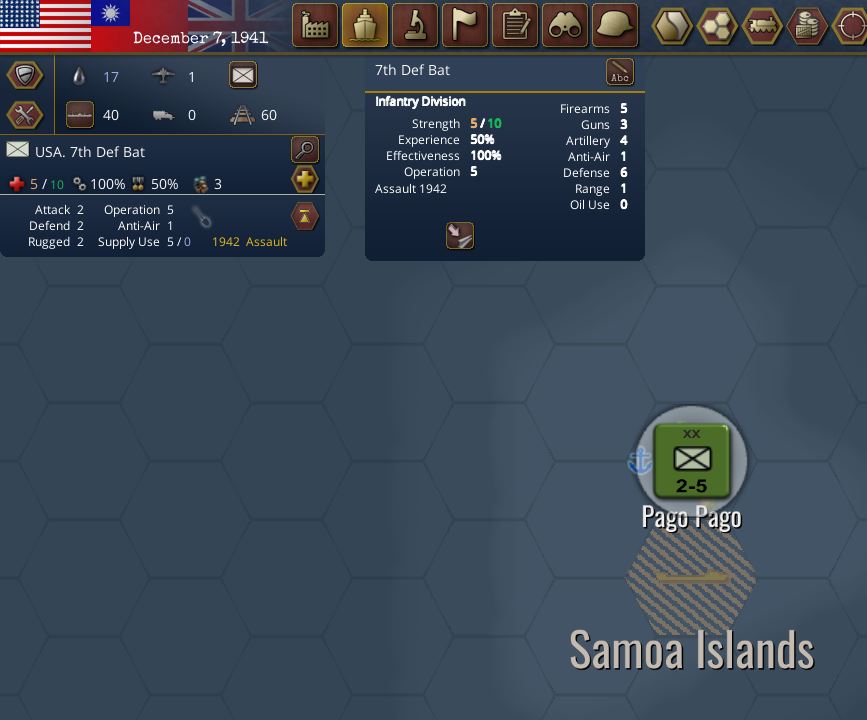The height and width of the screenshot is (720, 867).
Task: Click the magnifying glass unit button
Action: coord(305,150)
